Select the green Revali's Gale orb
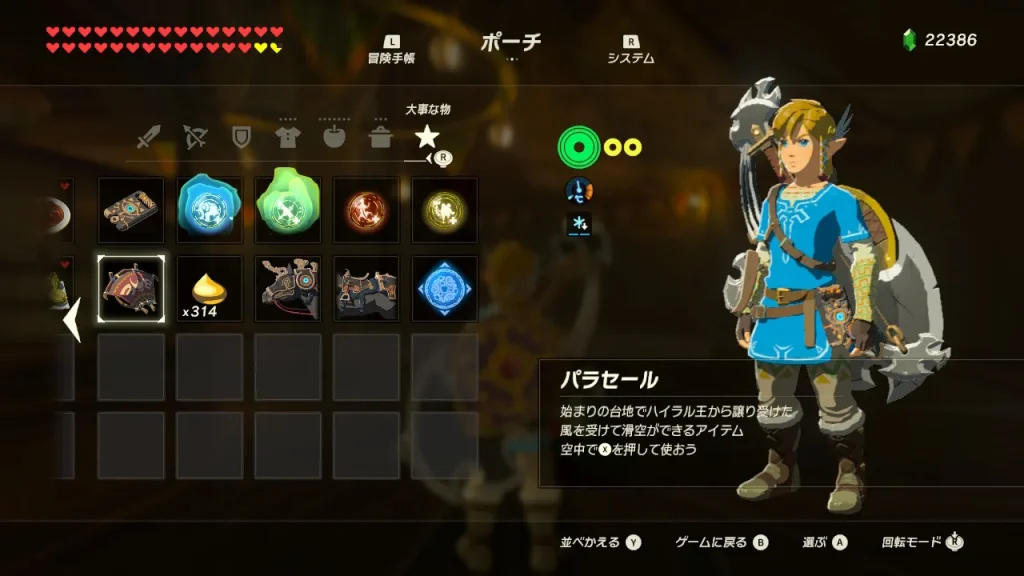This screenshot has width=1024, height=576. (x=288, y=210)
